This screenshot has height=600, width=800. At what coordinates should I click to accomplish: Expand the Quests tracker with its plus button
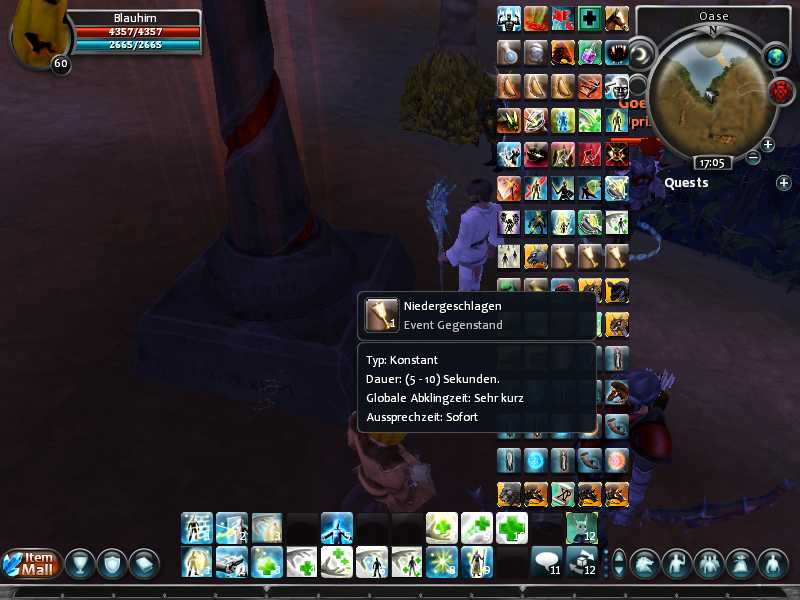click(x=784, y=183)
